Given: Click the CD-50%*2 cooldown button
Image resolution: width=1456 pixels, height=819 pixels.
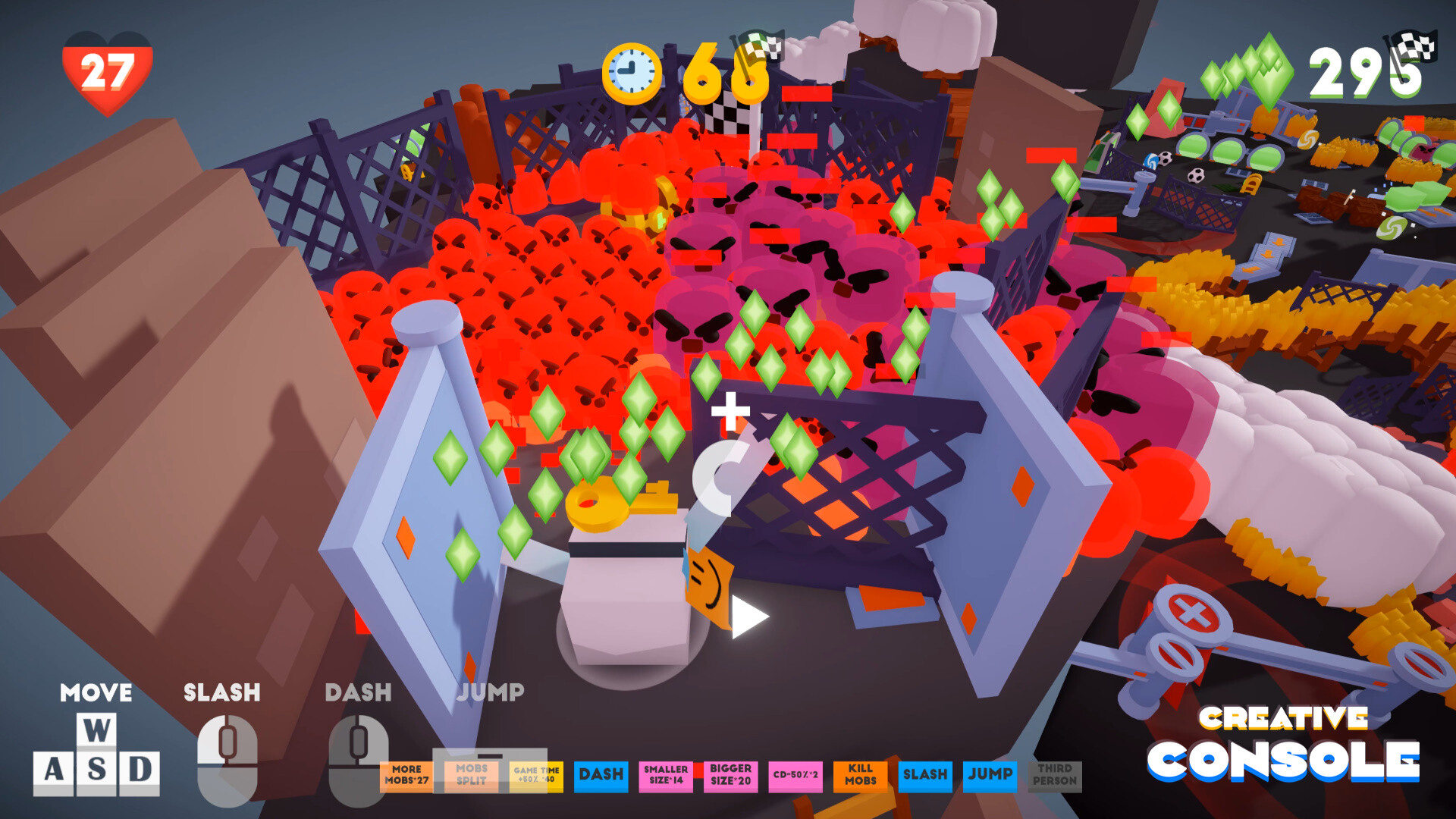Looking at the screenshot, I should click(x=794, y=775).
